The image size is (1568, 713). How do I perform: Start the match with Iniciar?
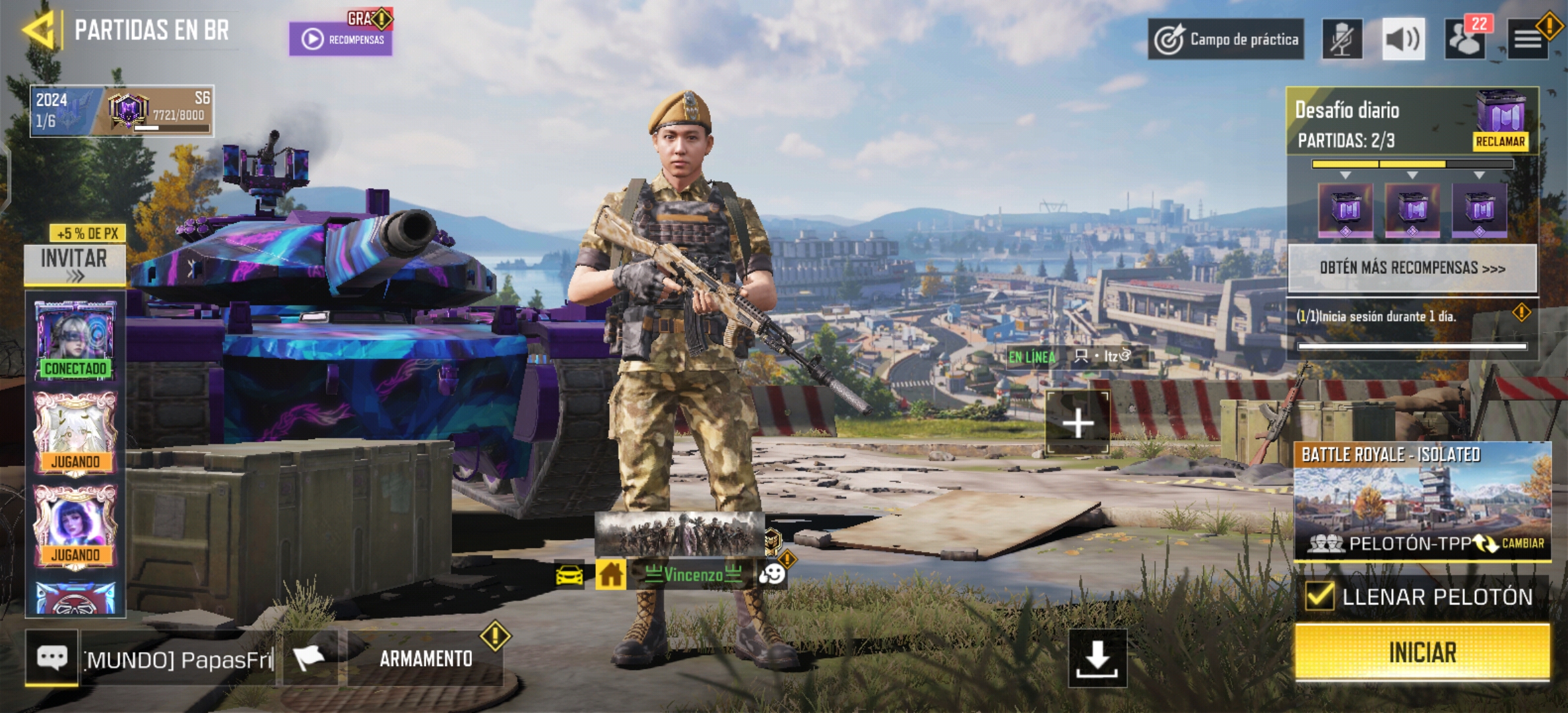pos(1422,652)
